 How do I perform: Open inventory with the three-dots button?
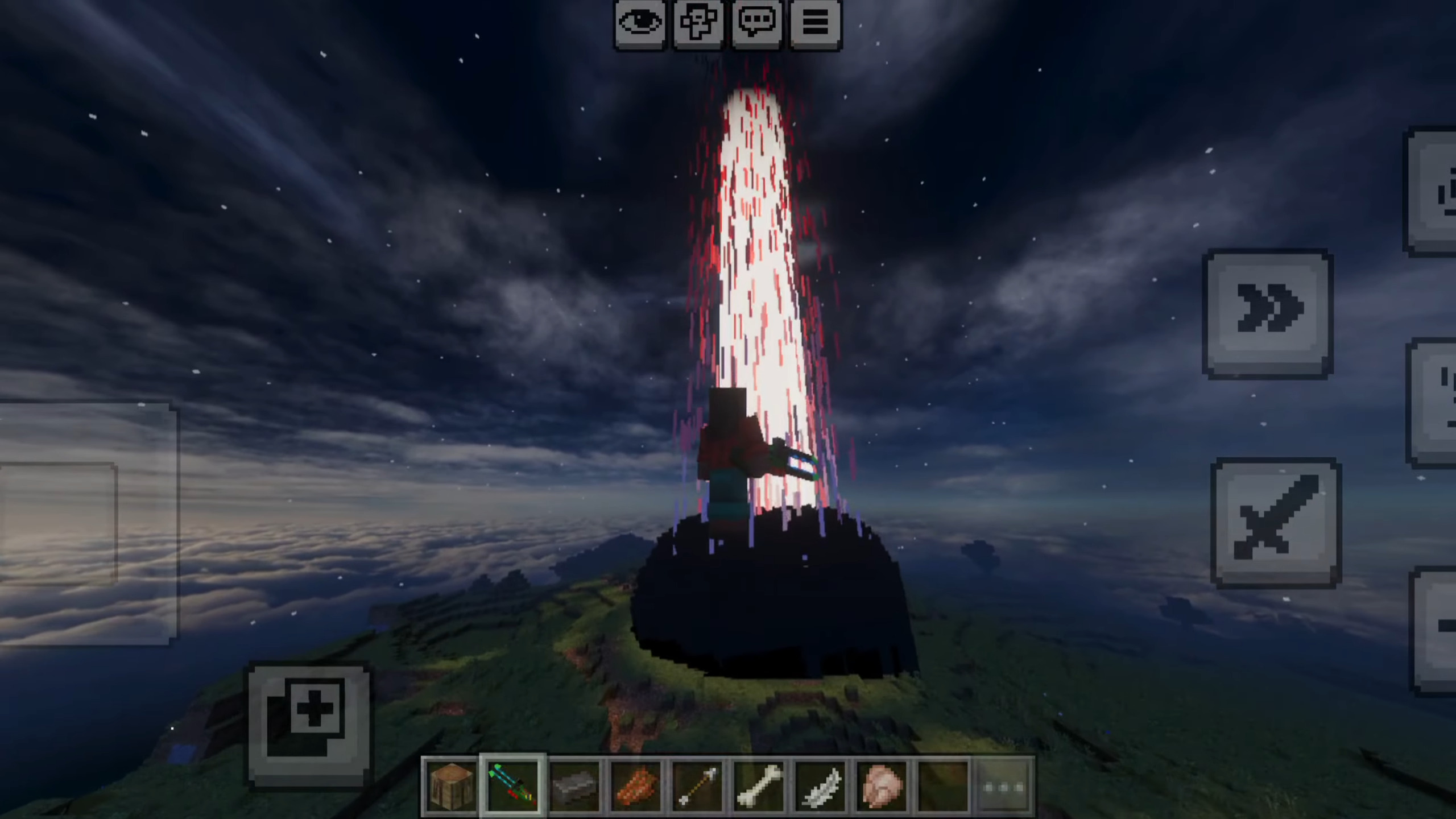[1004, 787]
